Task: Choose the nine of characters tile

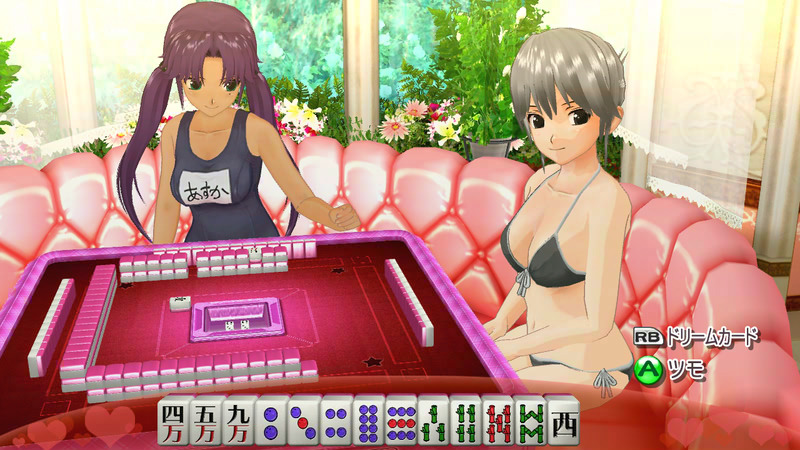Action: (237, 421)
